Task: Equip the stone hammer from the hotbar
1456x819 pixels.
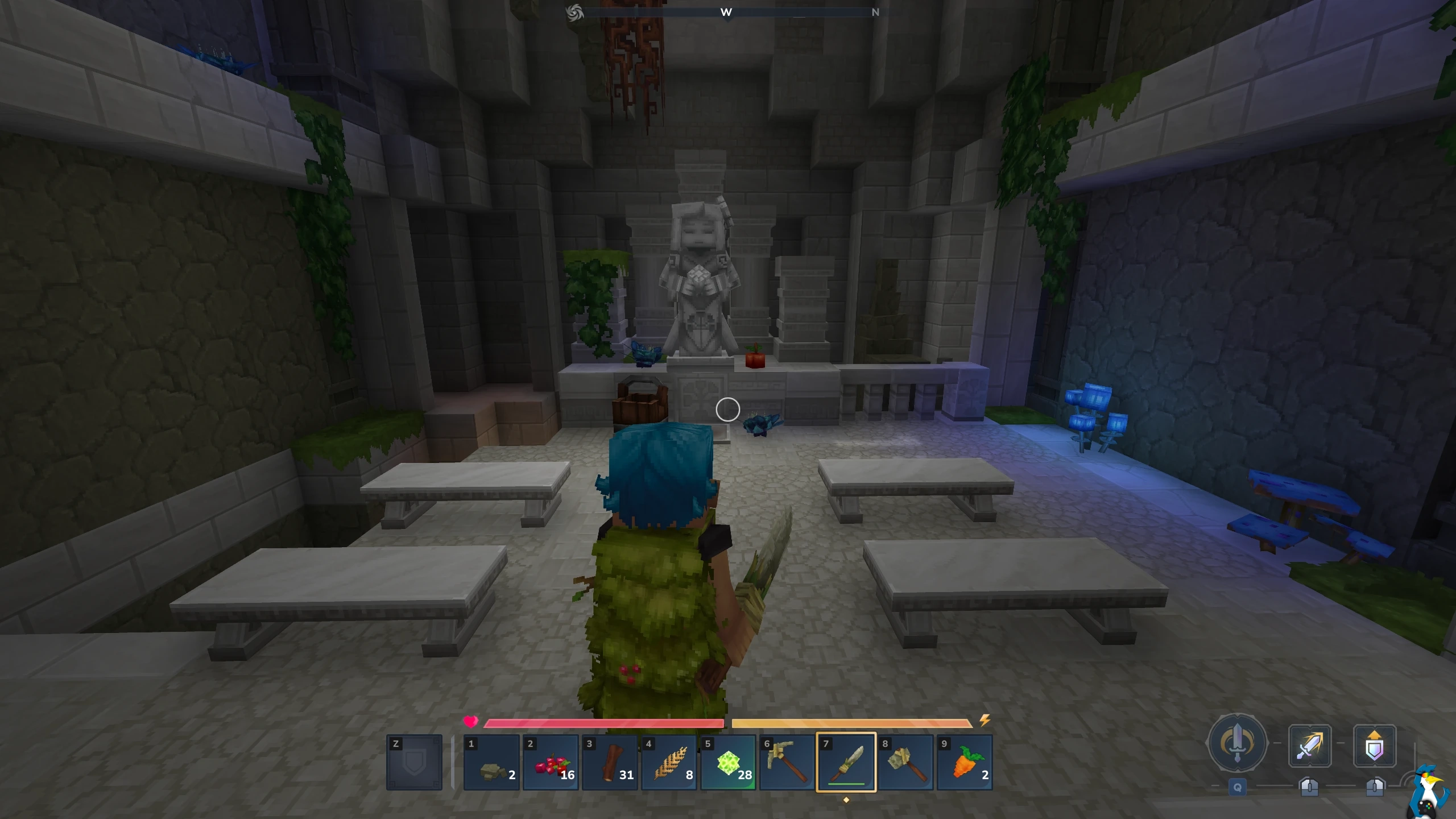Action: click(906, 763)
